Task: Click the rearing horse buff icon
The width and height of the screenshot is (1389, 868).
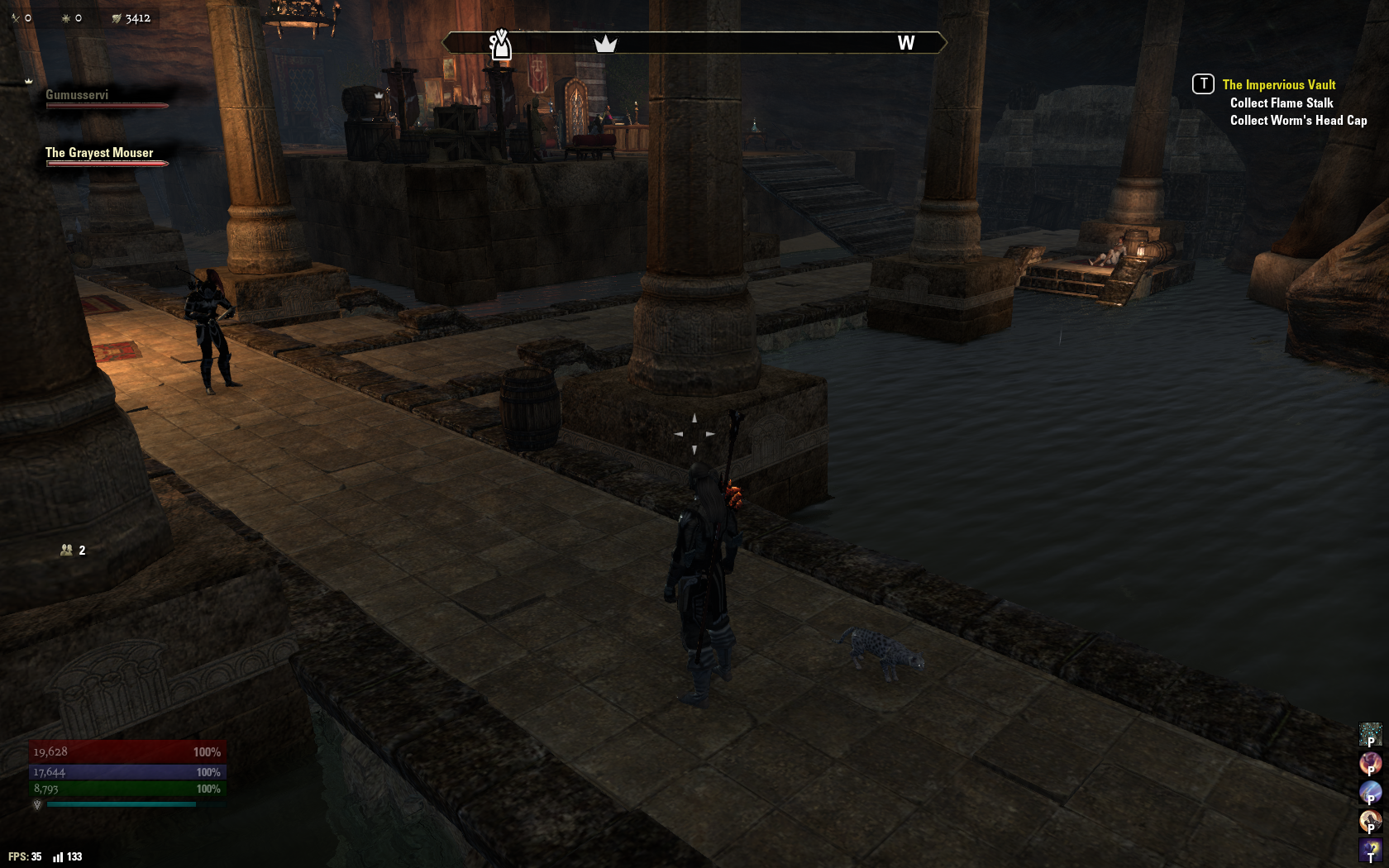Action: (x=1370, y=821)
